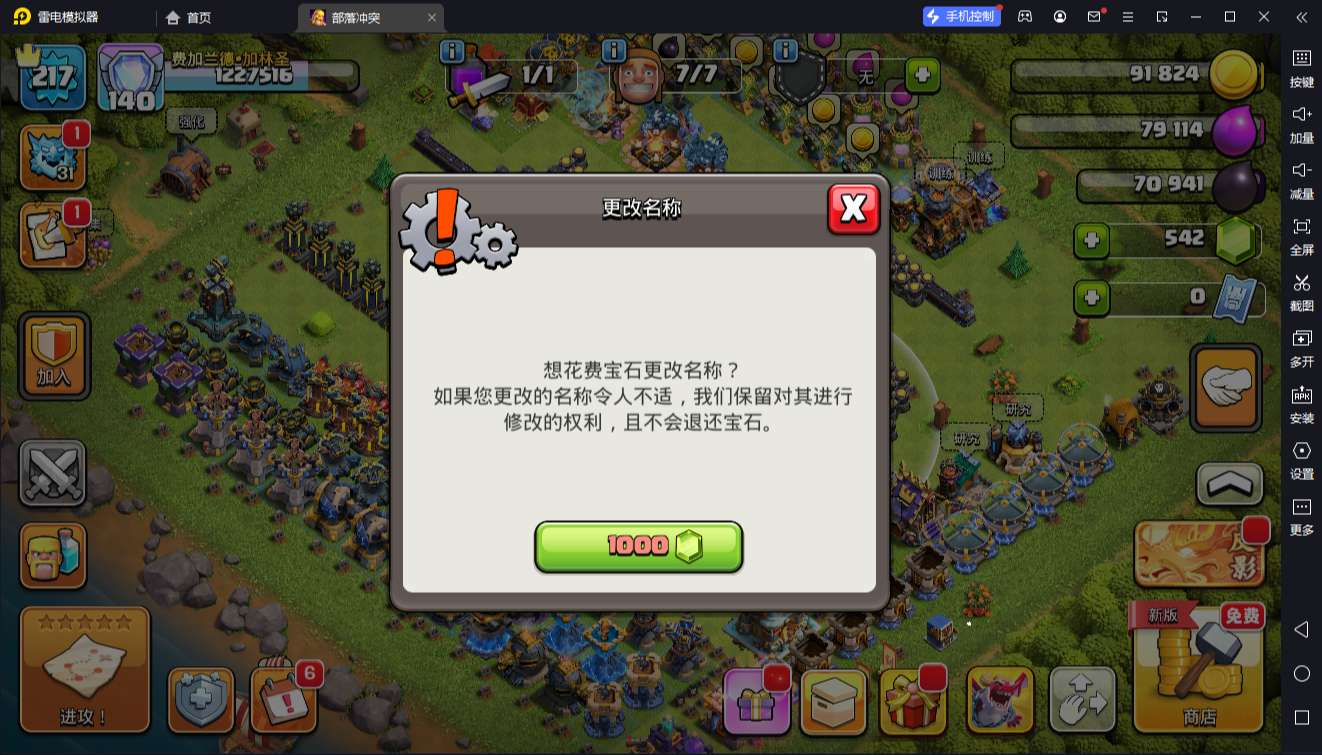Screen dimensions: 1322x755
Task: Open the Season Challenges ice wolf badge
Action: point(52,155)
